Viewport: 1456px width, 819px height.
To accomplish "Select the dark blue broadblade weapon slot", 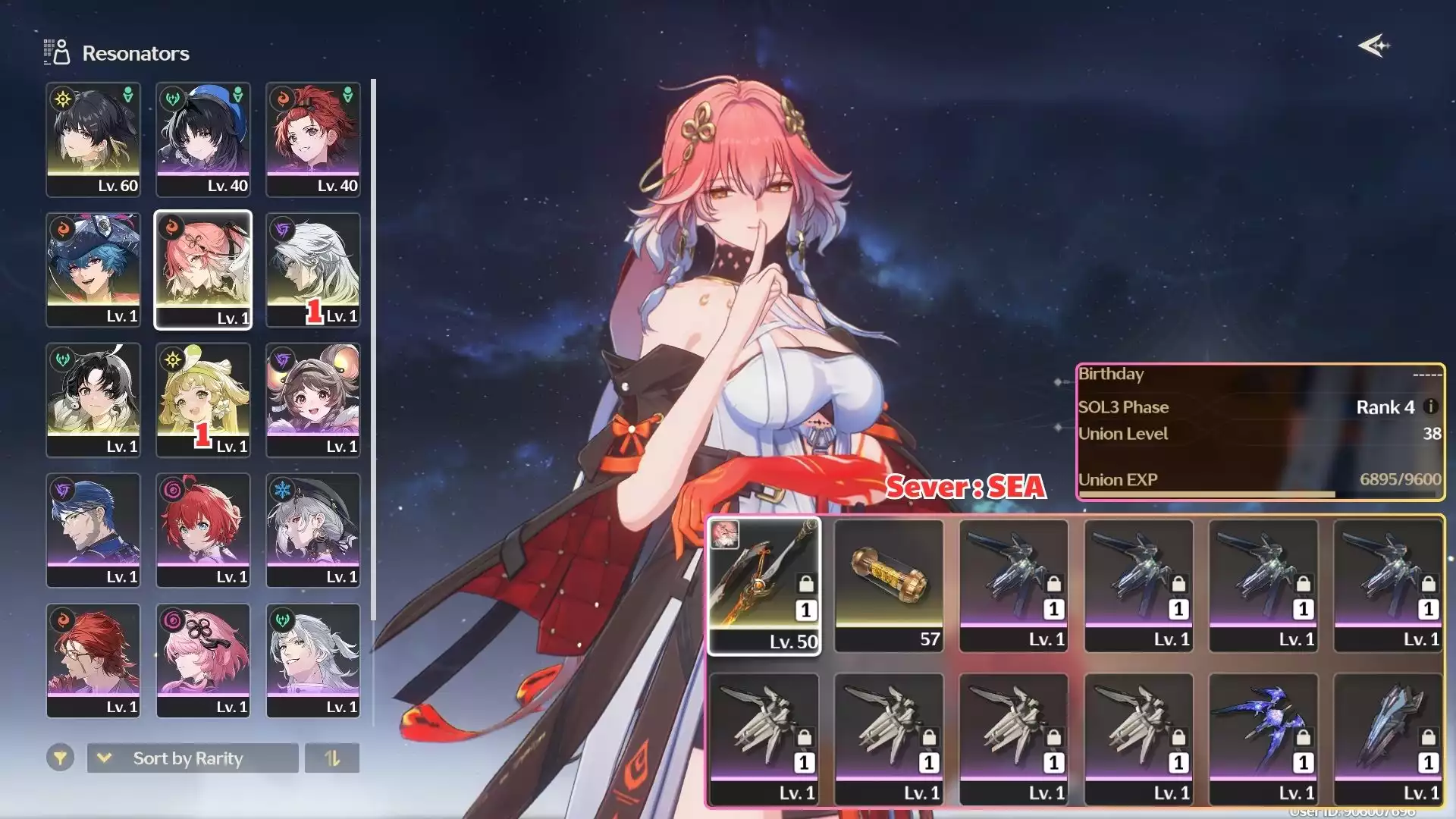I will click(x=1389, y=739).
